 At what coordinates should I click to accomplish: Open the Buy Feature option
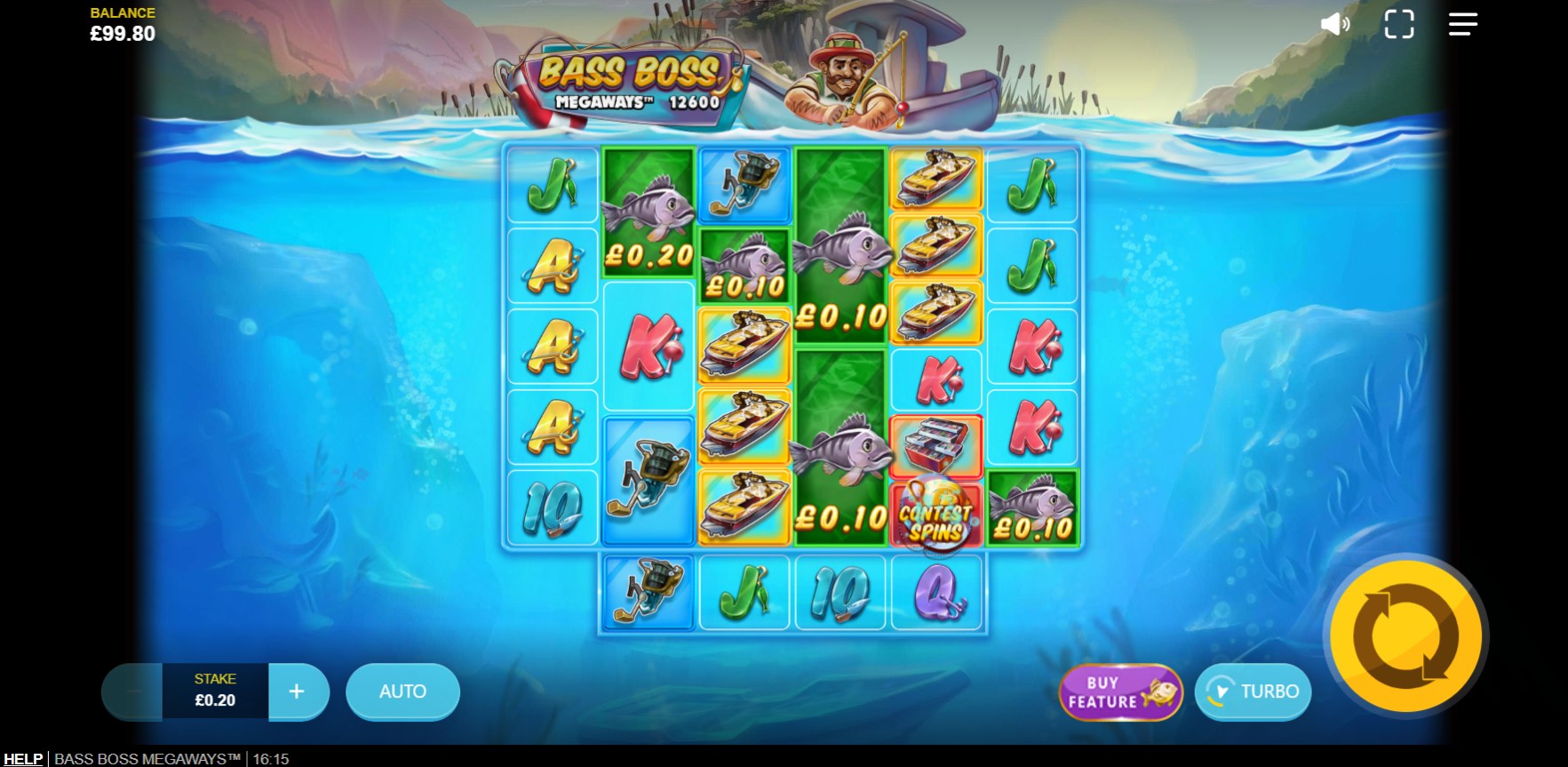[1120, 691]
